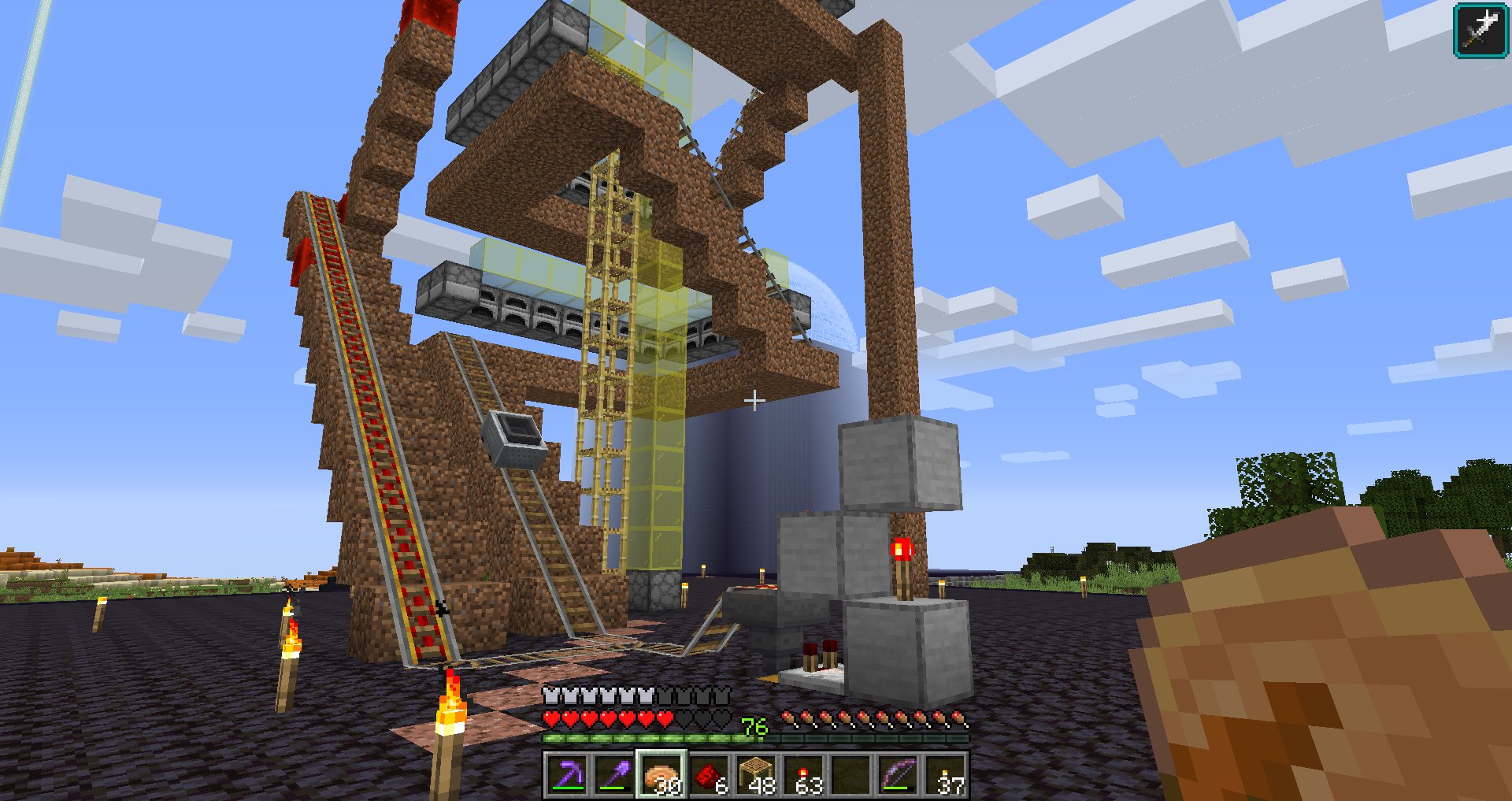Select the torch stack of 37
This screenshot has height=801, width=1512.
click(946, 776)
